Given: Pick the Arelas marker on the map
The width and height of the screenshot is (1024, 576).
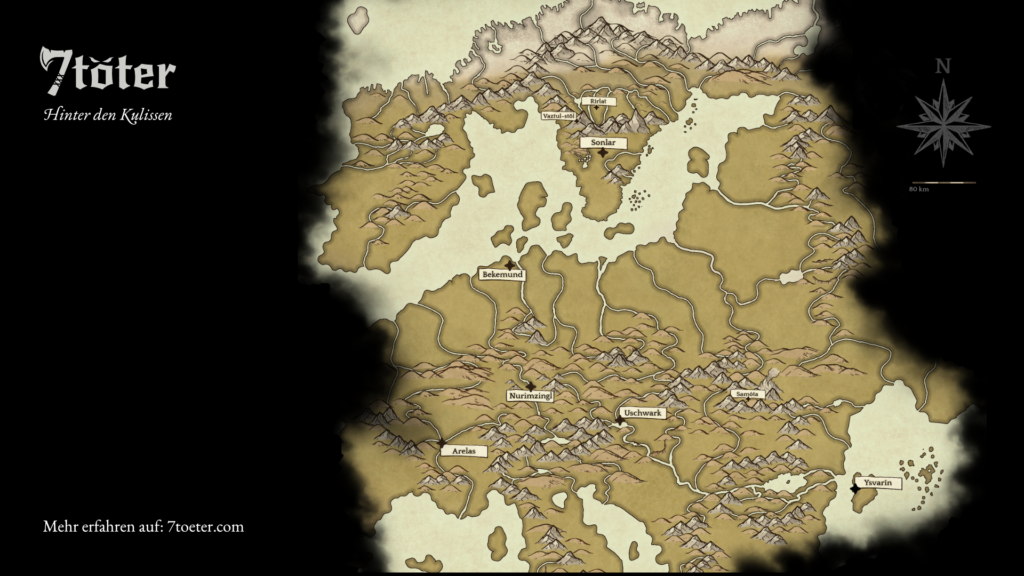Looking at the screenshot, I should click(x=441, y=442).
